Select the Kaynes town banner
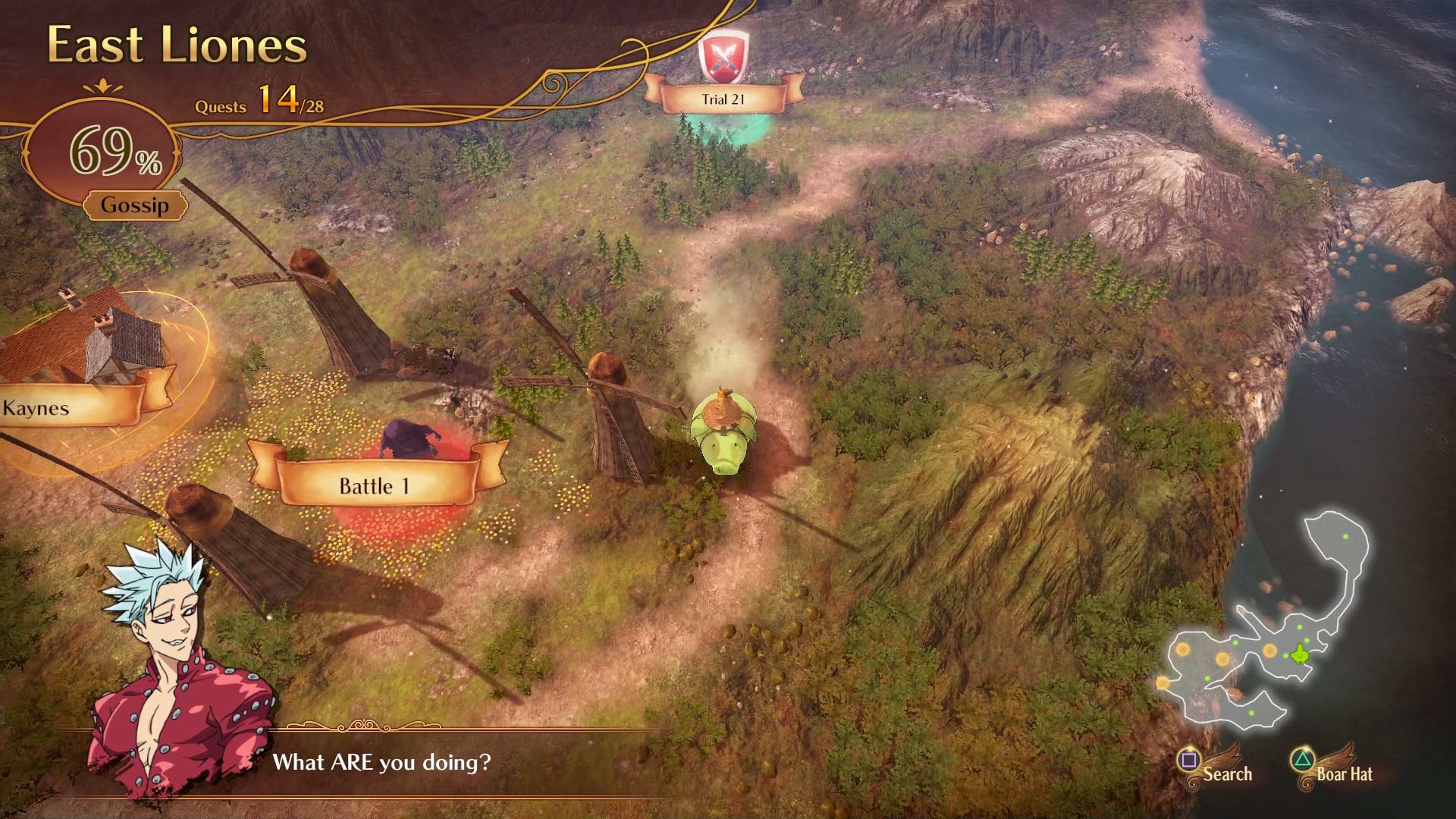The width and height of the screenshot is (1456, 819). [36, 408]
